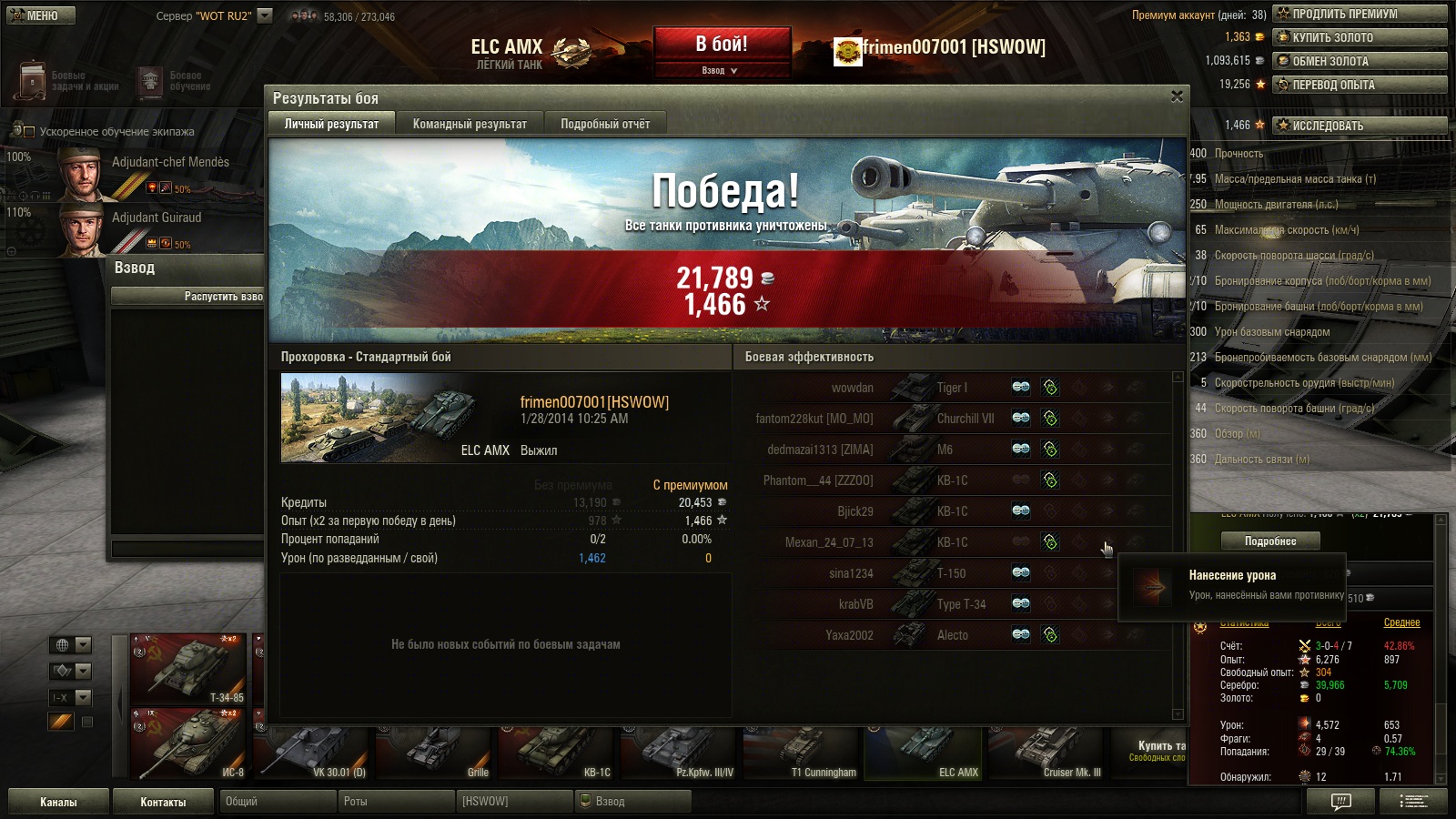Open the МЕНЮ button

[41, 15]
